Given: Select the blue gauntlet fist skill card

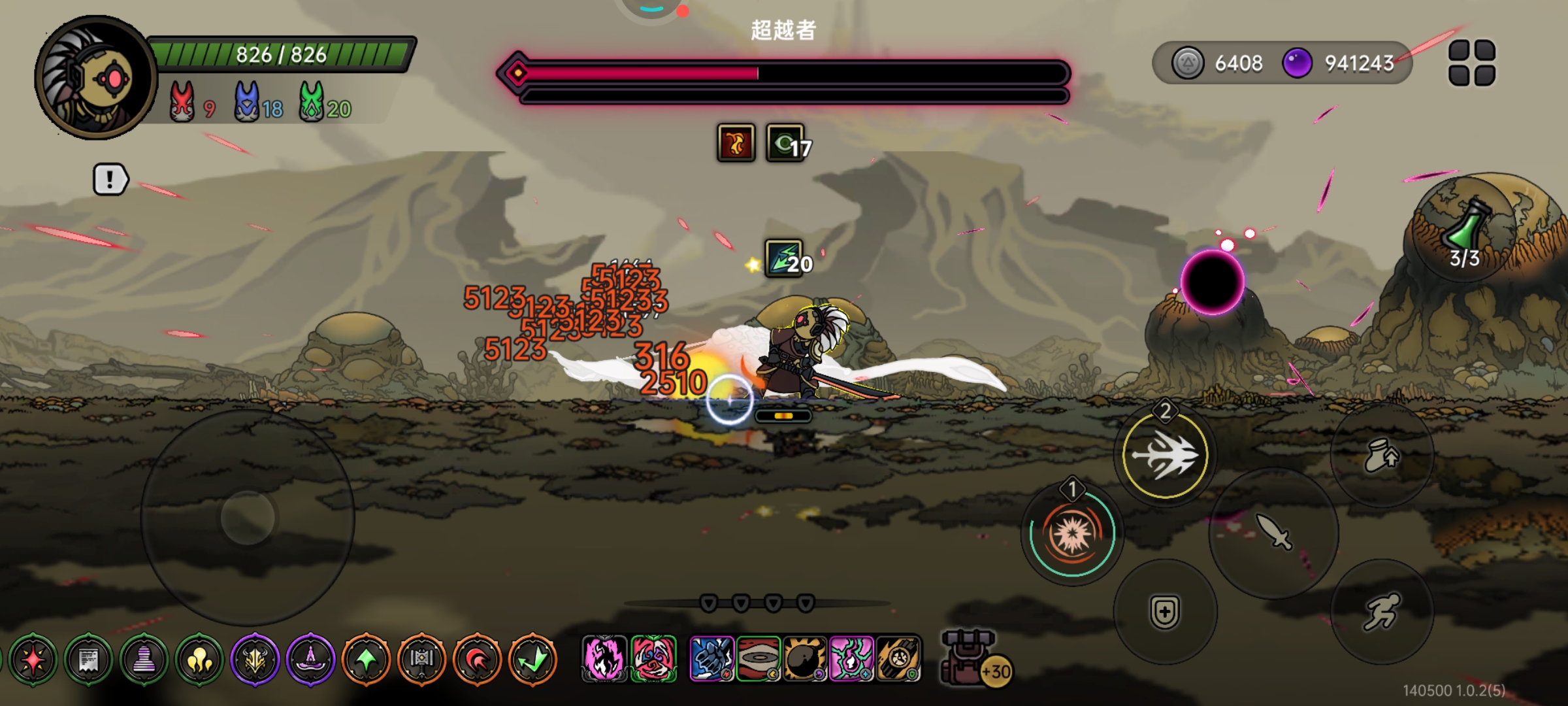Looking at the screenshot, I should [712, 659].
